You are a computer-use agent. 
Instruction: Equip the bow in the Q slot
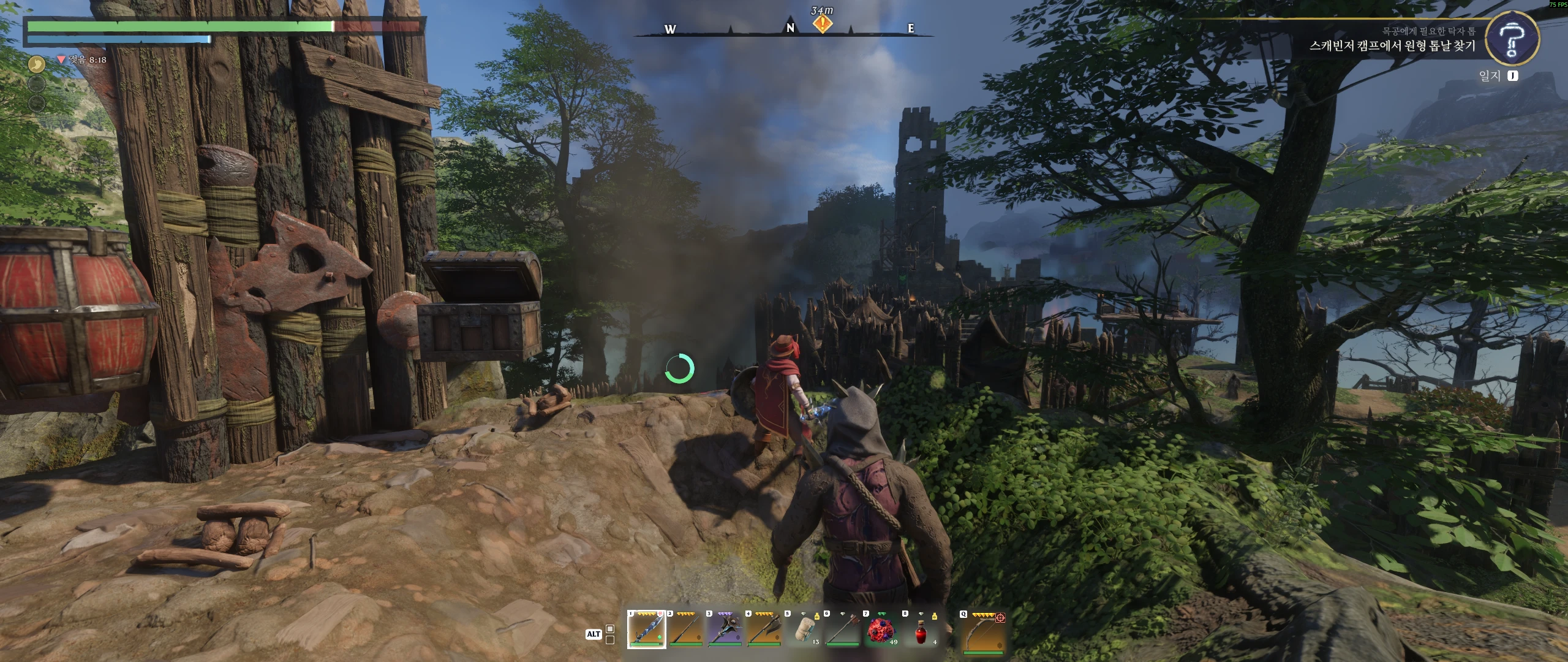982,629
